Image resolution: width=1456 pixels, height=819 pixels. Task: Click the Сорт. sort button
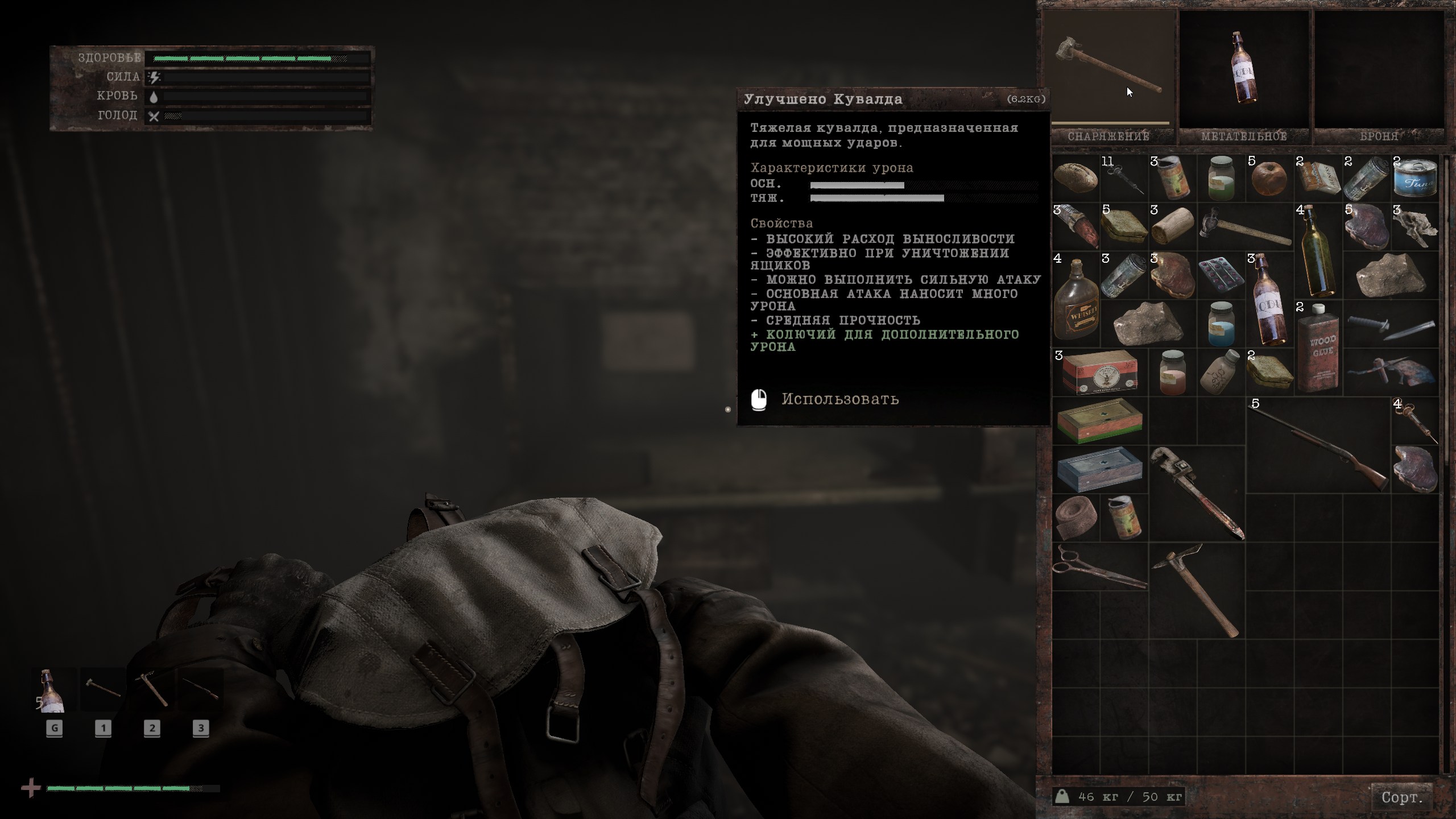[1402, 797]
